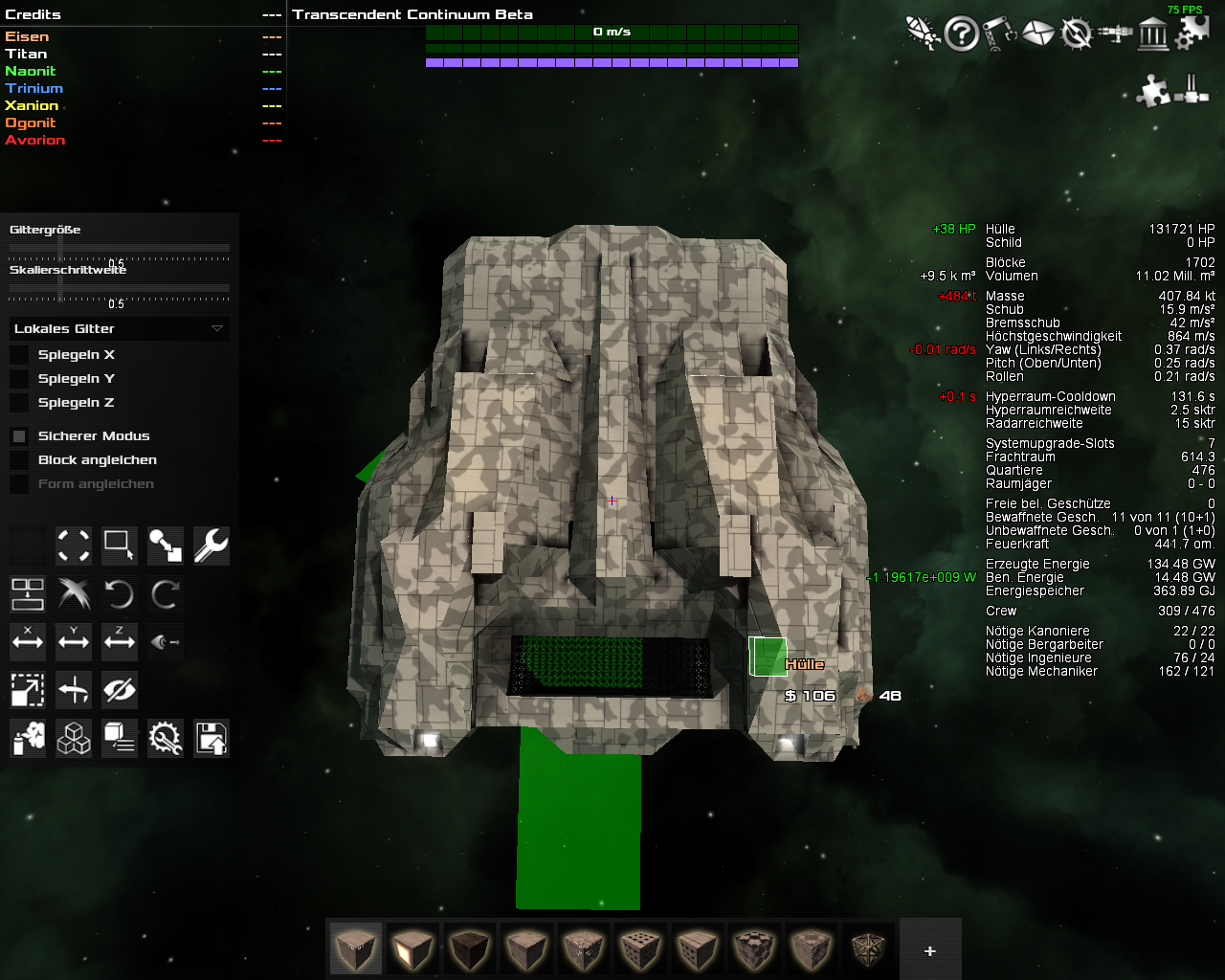Enable the Spiegeln Z mirror option
This screenshot has width=1225, height=980.
coord(19,403)
